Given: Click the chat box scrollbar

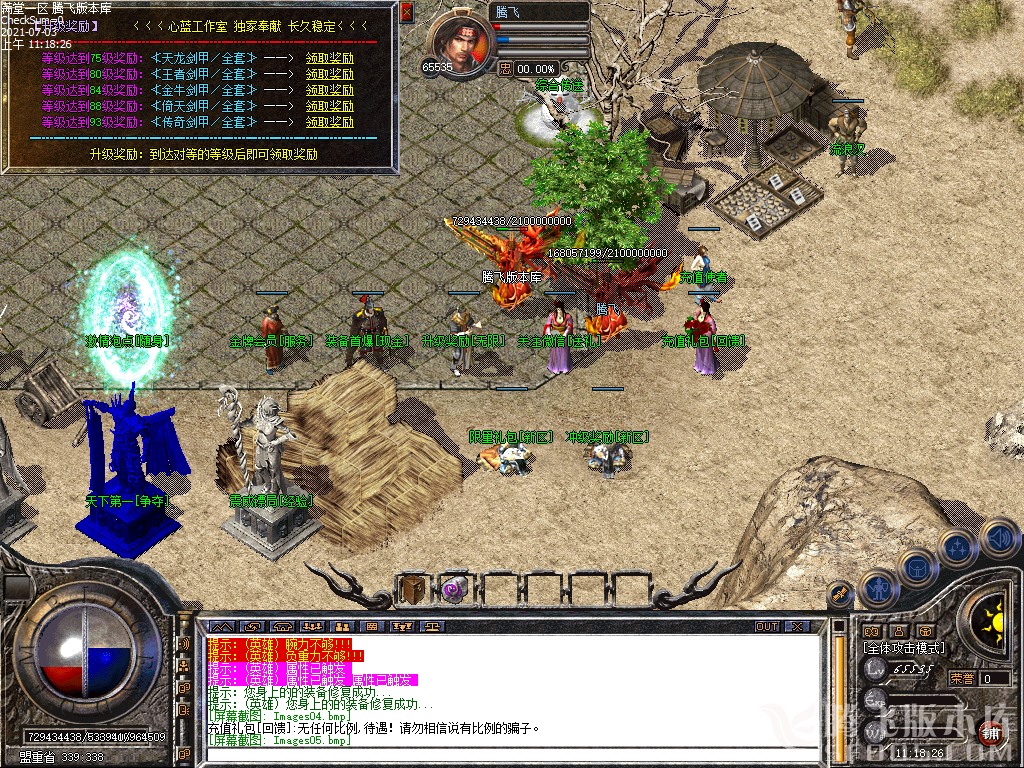Looking at the screenshot, I should tap(840, 690).
